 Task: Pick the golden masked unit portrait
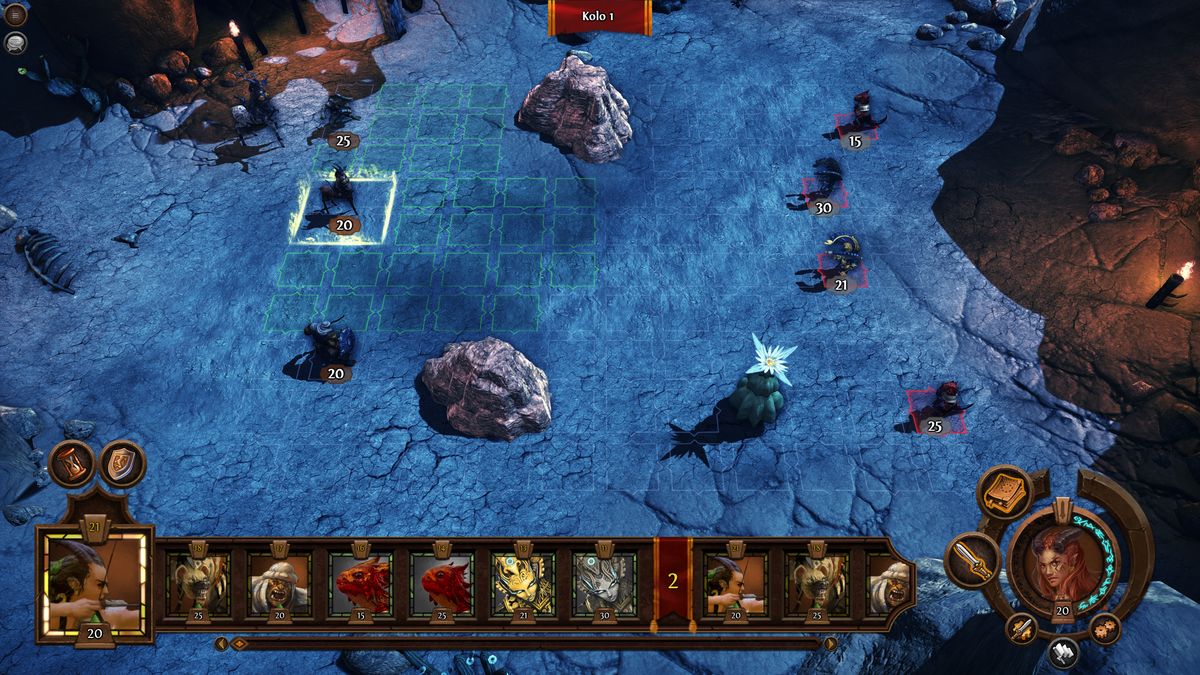coord(524,582)
